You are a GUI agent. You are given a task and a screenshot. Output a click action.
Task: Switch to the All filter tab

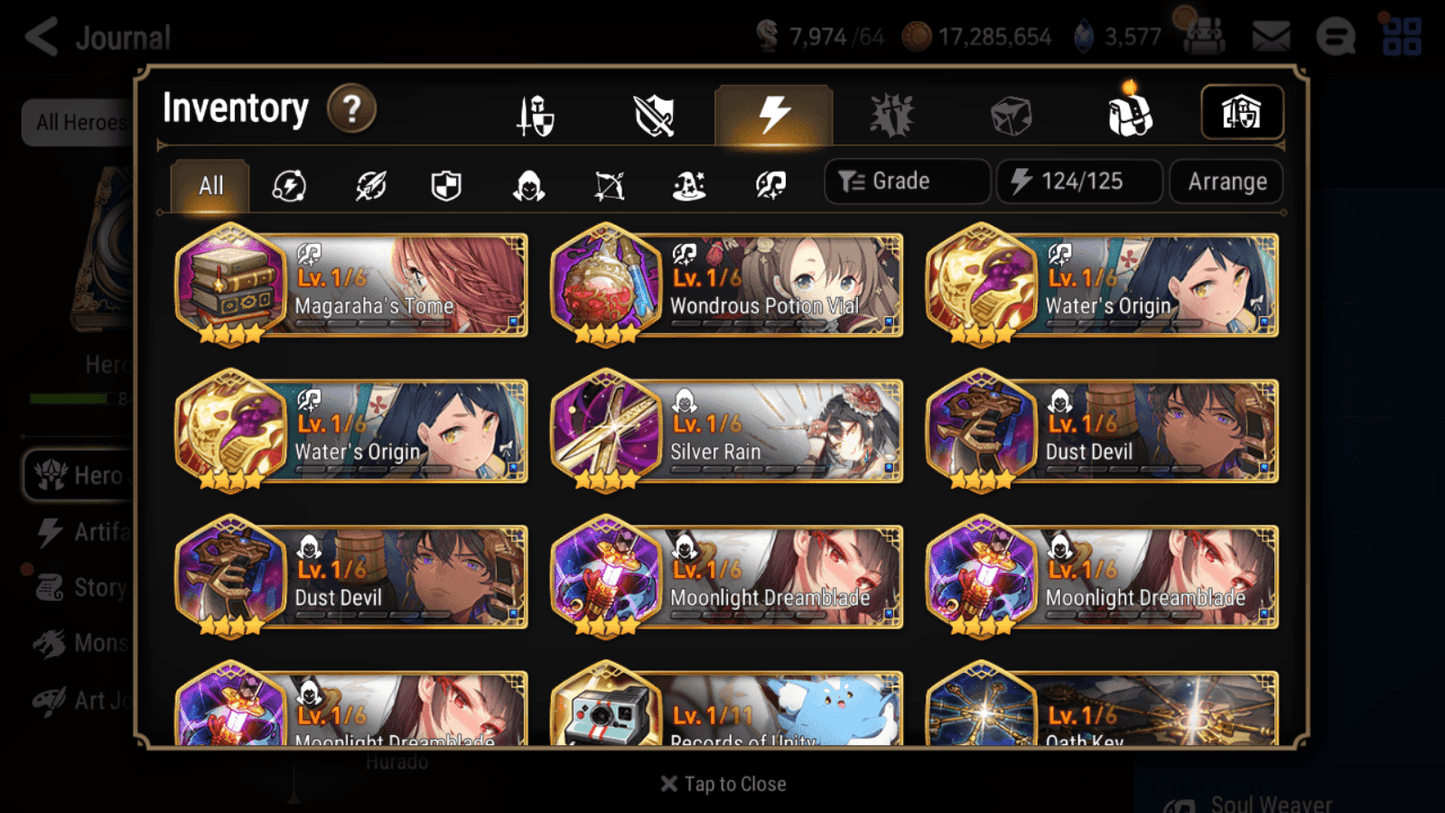[209, 186]
